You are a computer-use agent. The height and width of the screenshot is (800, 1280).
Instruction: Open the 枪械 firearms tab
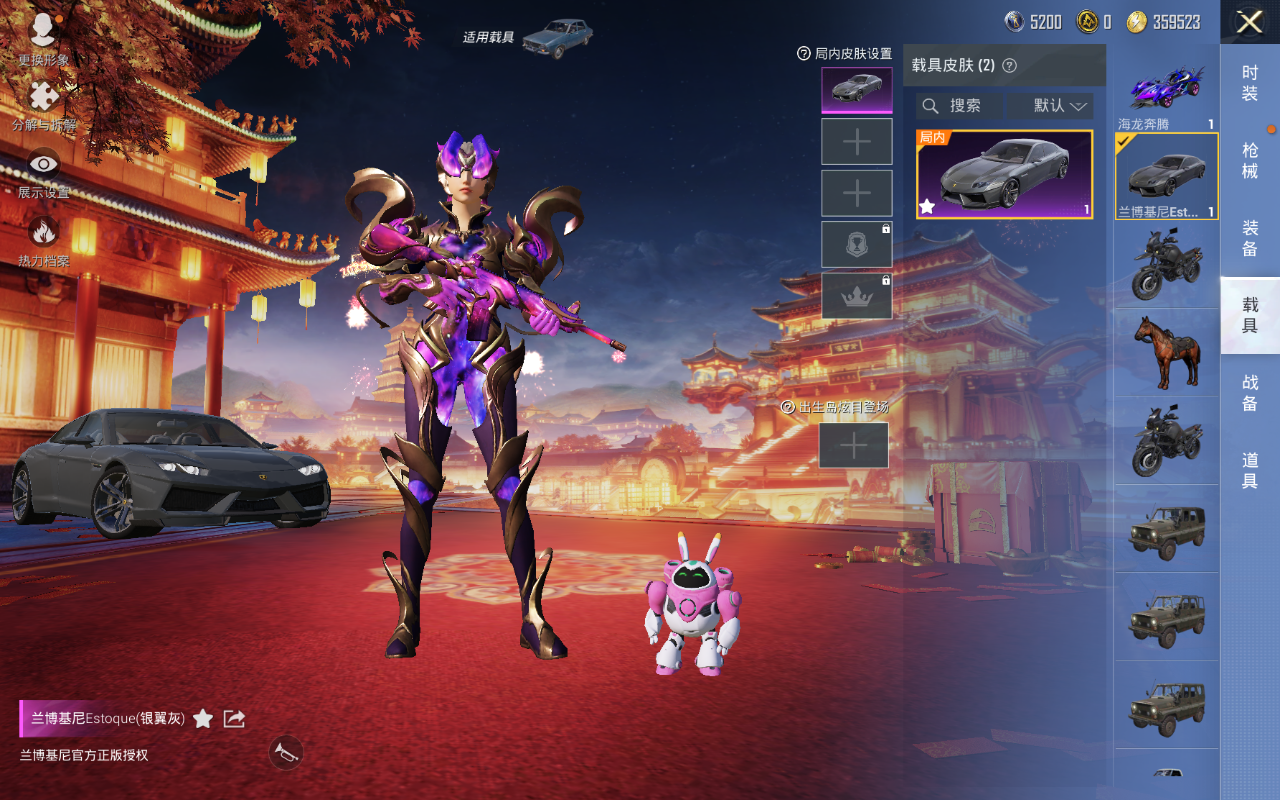(1250, 160)
